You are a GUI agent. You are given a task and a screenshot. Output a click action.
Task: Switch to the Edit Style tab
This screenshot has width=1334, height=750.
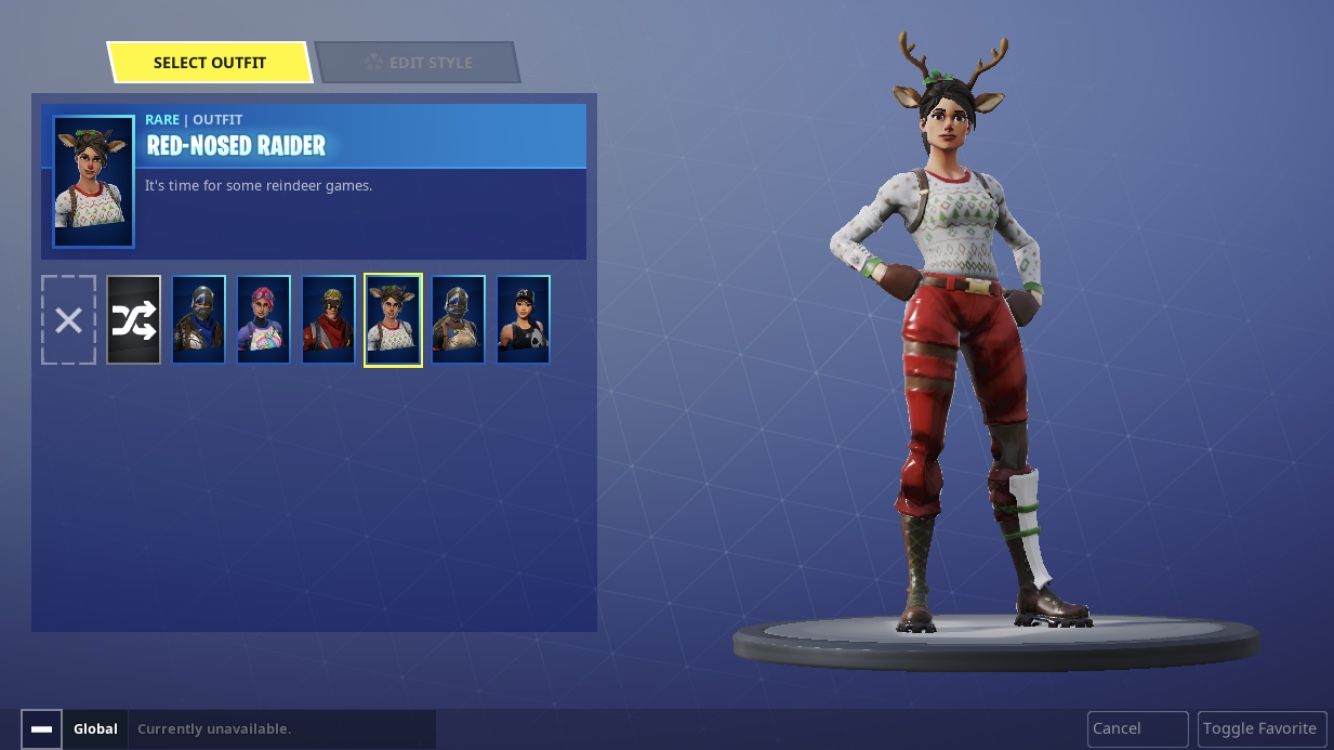click(417, 62)
